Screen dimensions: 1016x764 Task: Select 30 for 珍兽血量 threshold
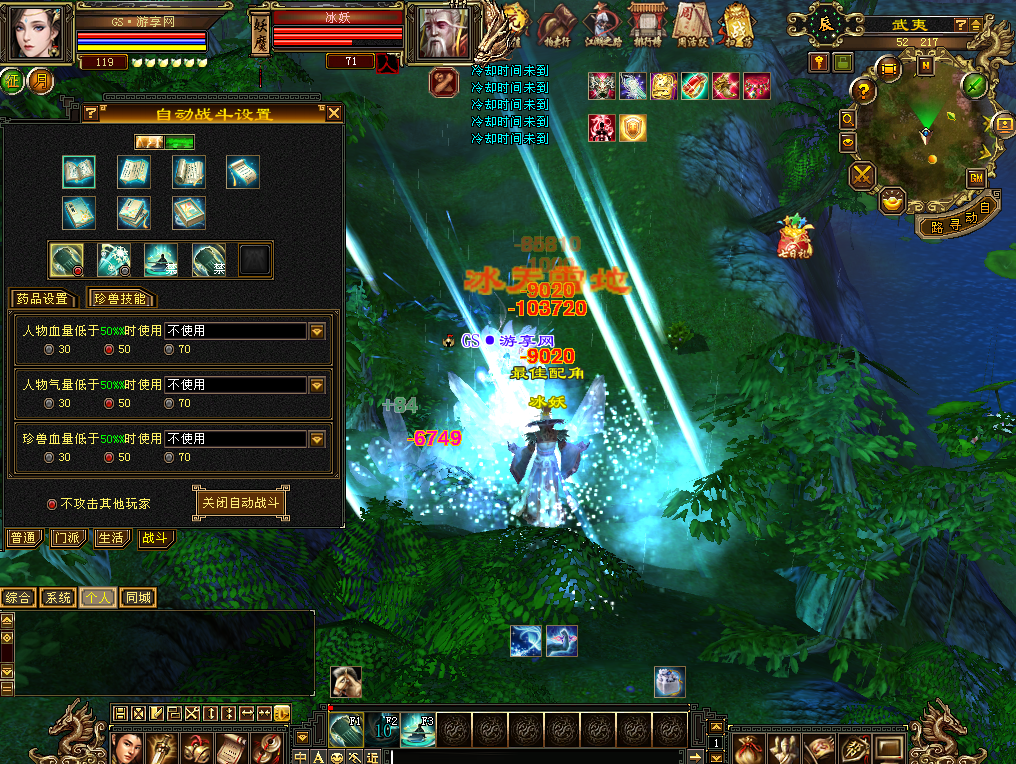click(49, 458)
